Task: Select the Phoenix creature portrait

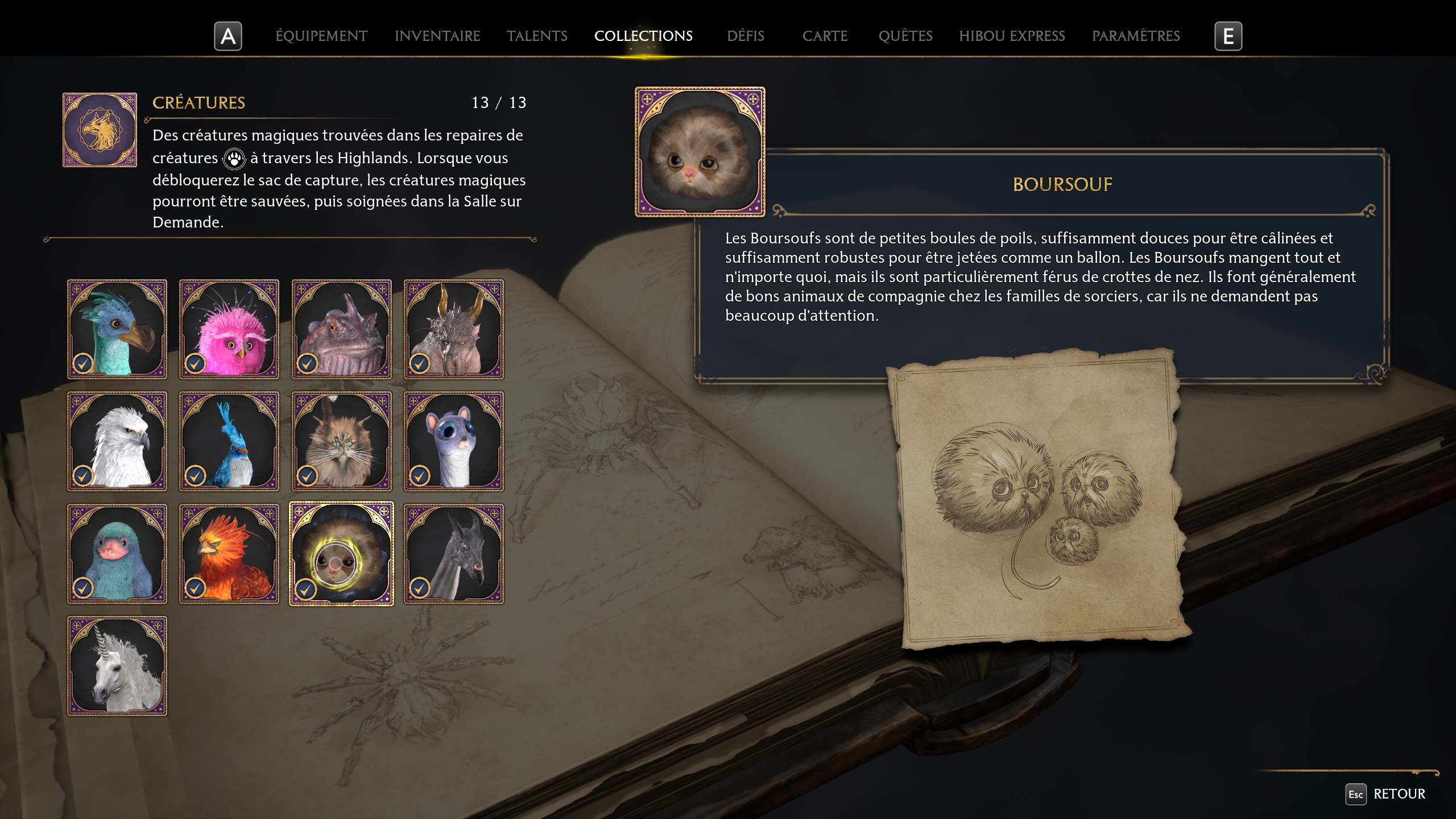Action: coord(229,553)
